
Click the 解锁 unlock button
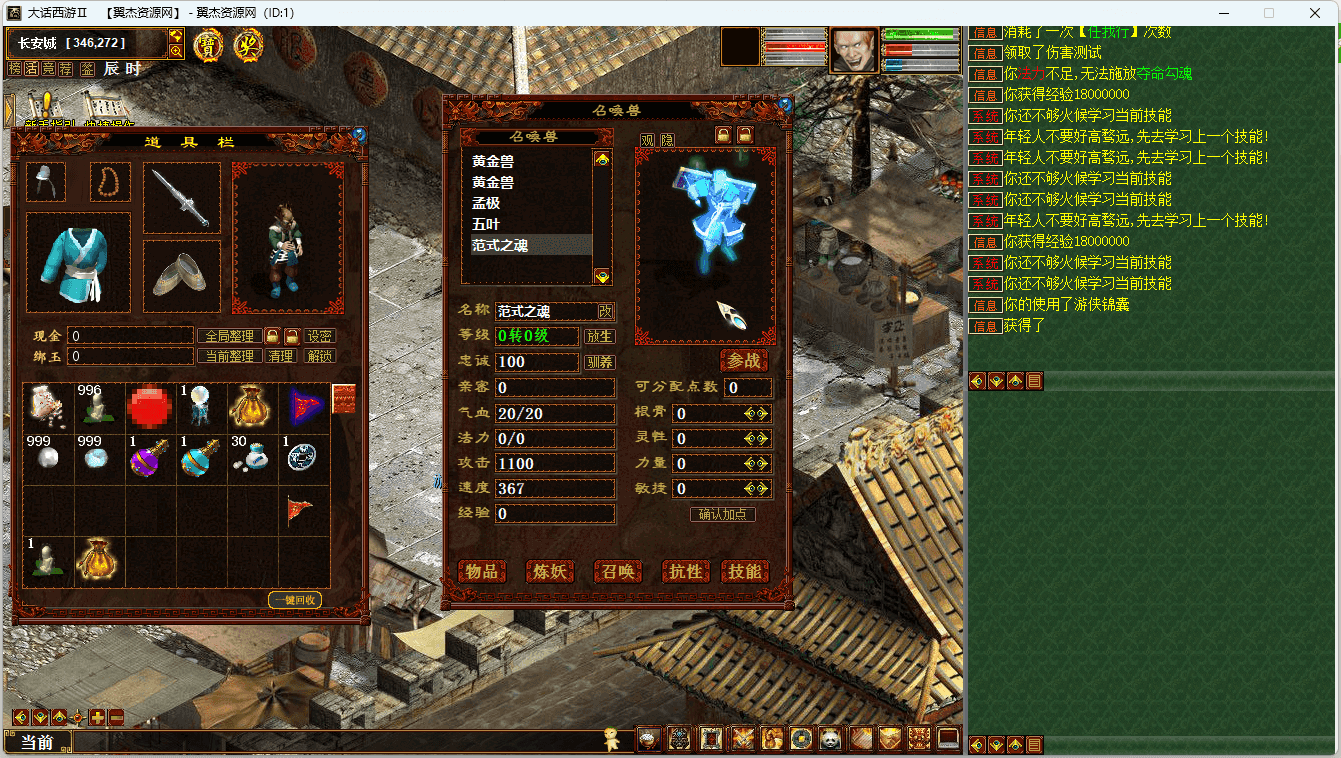(x=320, y=356)
